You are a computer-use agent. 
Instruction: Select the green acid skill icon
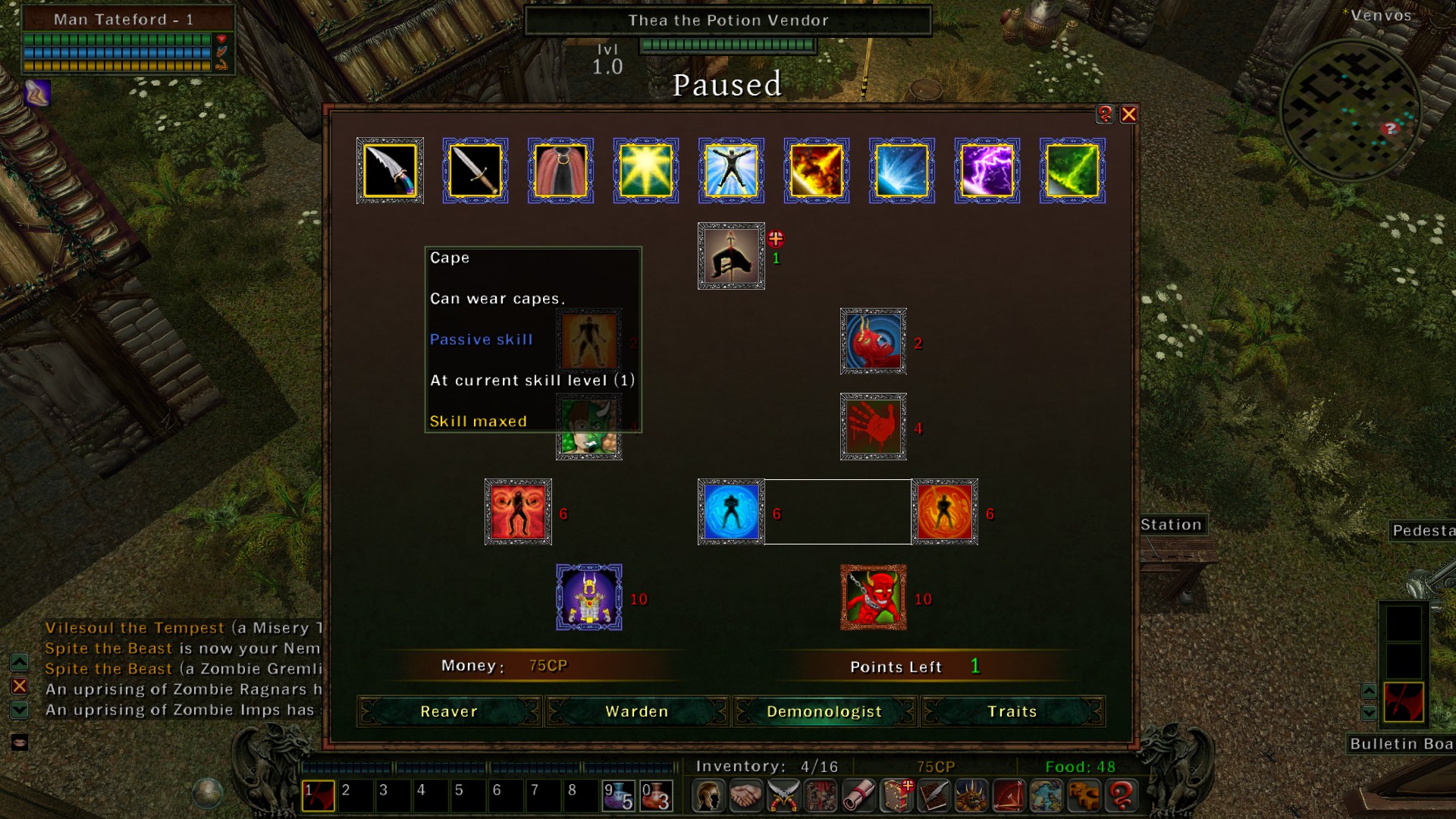[x=1072, y=171]
